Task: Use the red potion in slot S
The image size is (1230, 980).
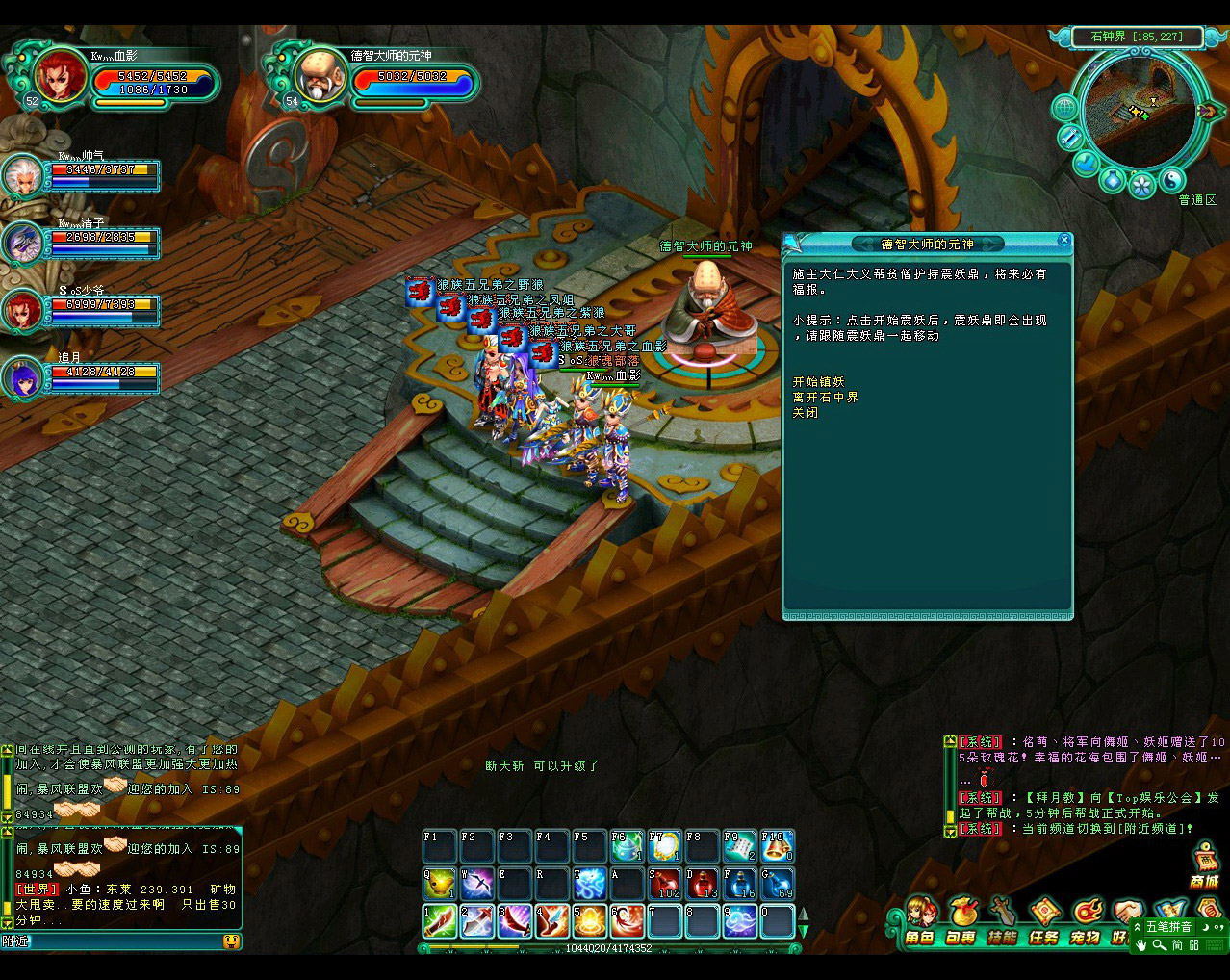Action: coord(664,883)
